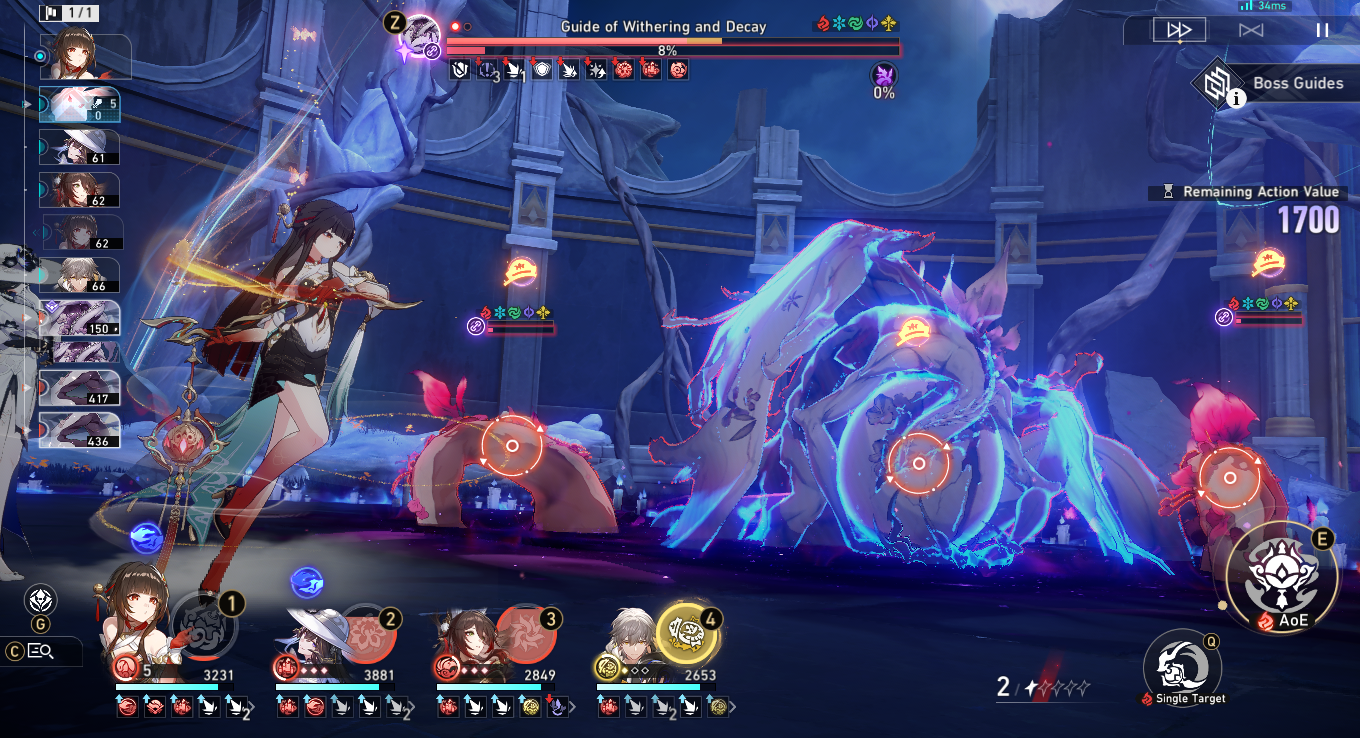The height and width of the screenshot is (738, 1360).
Task: Target the right red enemy reticle
Action: click(x=1229, y=477)
